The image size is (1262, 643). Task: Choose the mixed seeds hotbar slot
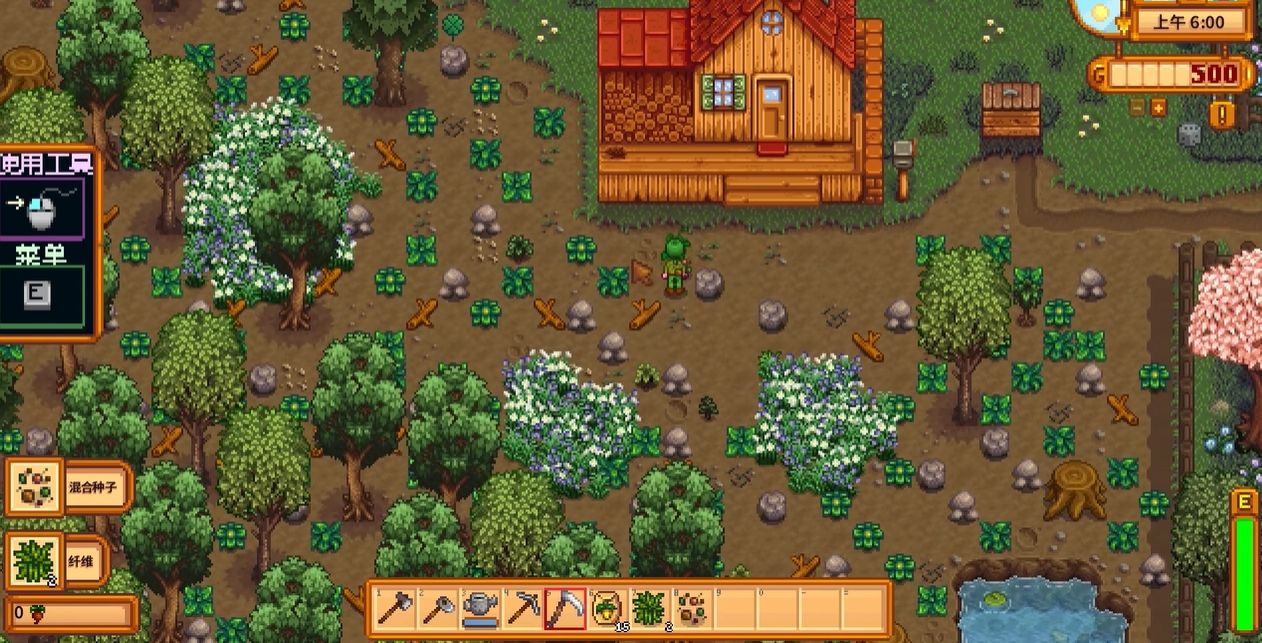[690, 607]
